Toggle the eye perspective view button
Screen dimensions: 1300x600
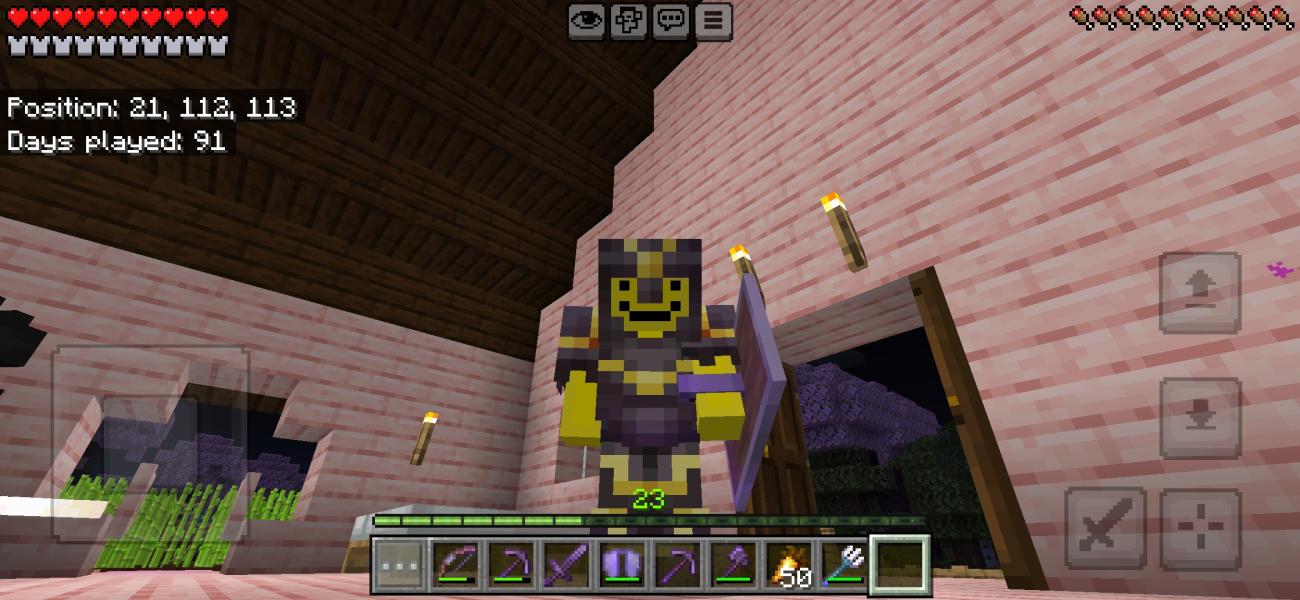tap(586, 21)
